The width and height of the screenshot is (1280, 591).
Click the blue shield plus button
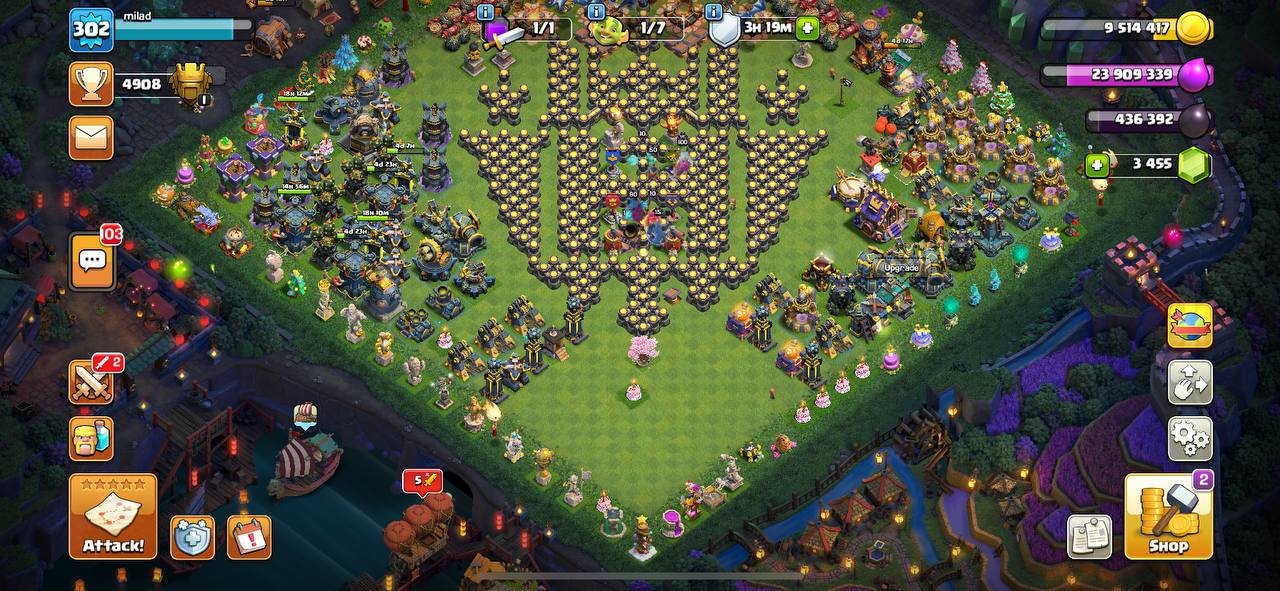192,537
